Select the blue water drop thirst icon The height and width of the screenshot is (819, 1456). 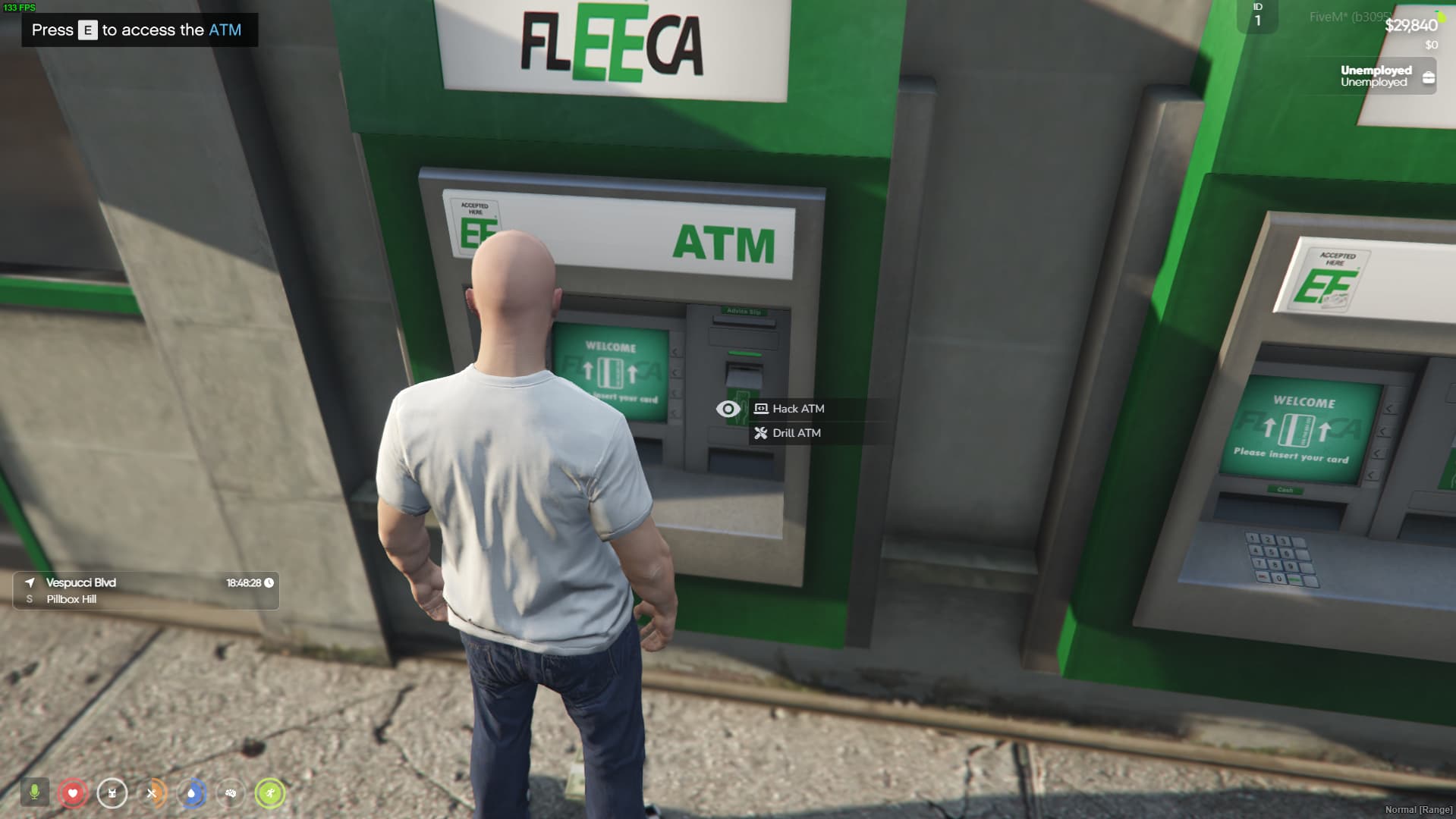click(x=191, y=794)
